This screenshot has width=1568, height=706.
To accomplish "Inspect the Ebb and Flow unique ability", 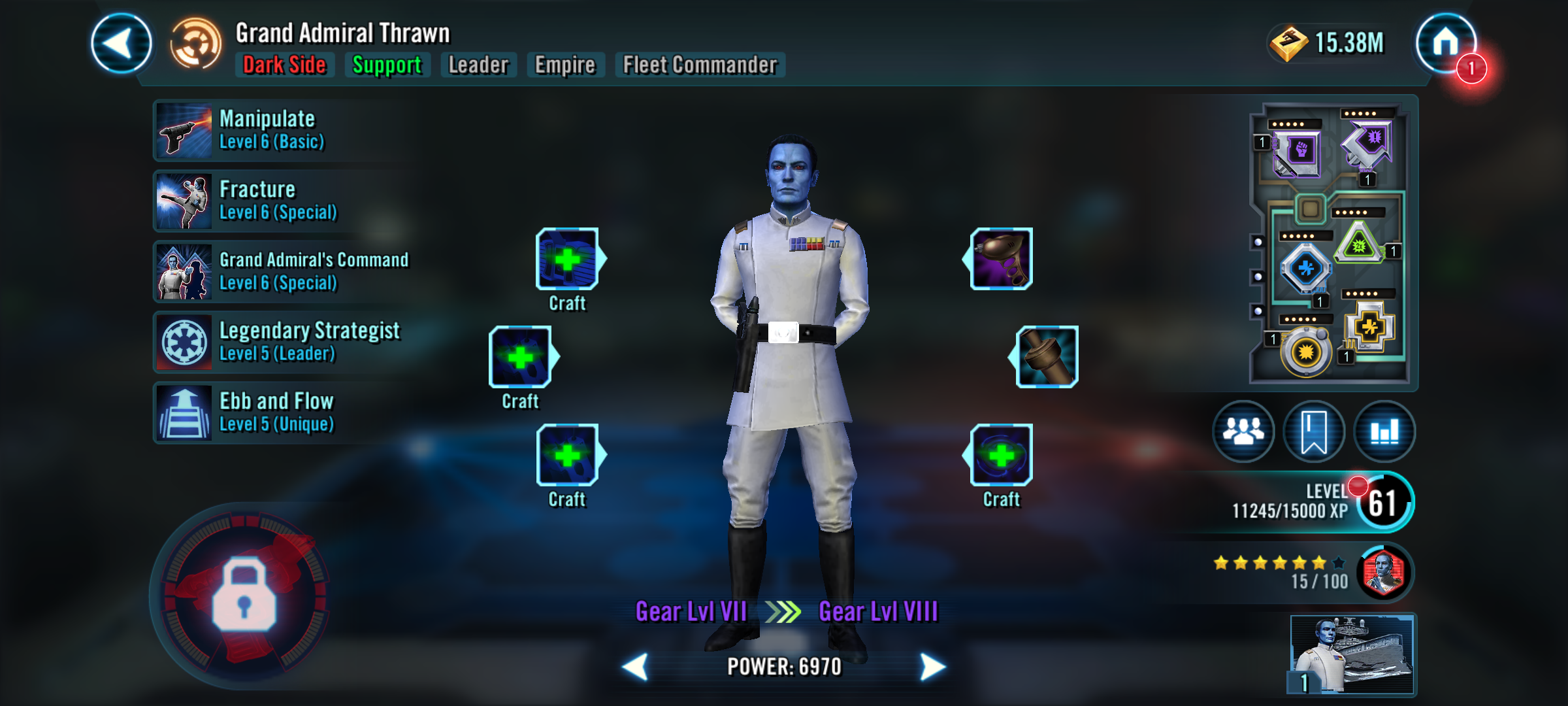I will 184,413.
